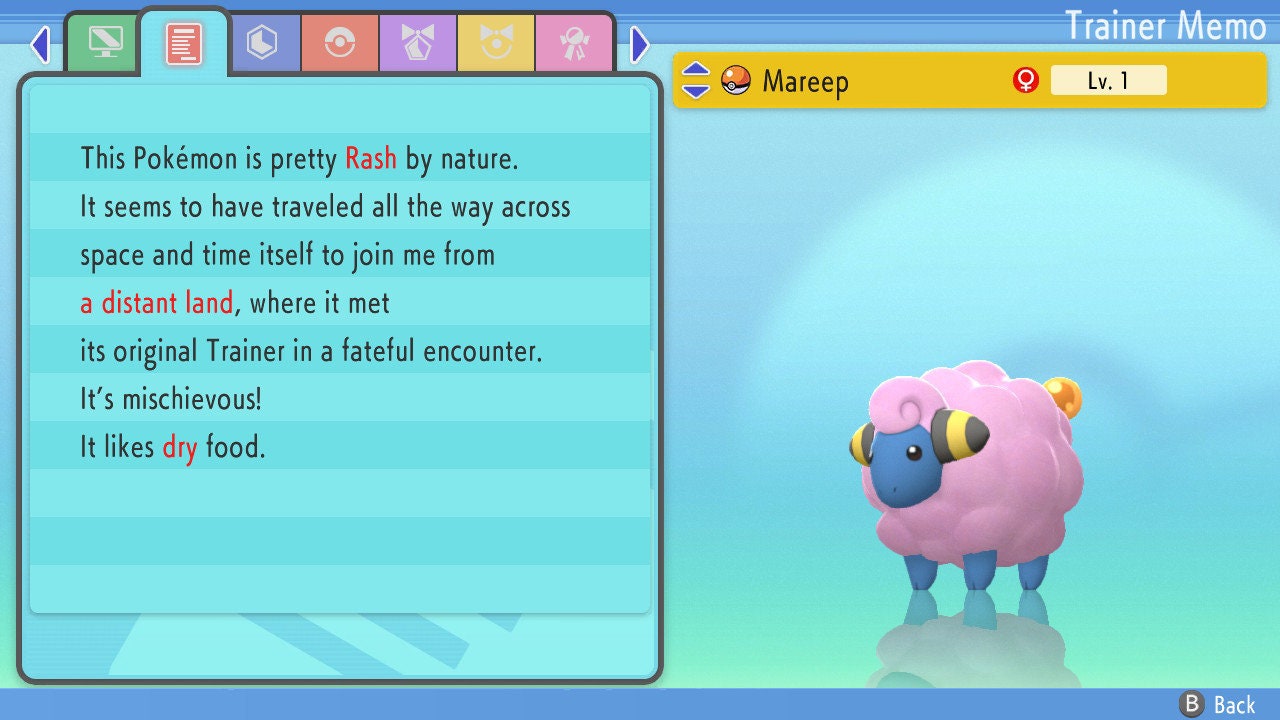Click the up/down arrows next to Mareep
The height and width of the screenshot is (720, 1280).
click(x=696, y=81)
